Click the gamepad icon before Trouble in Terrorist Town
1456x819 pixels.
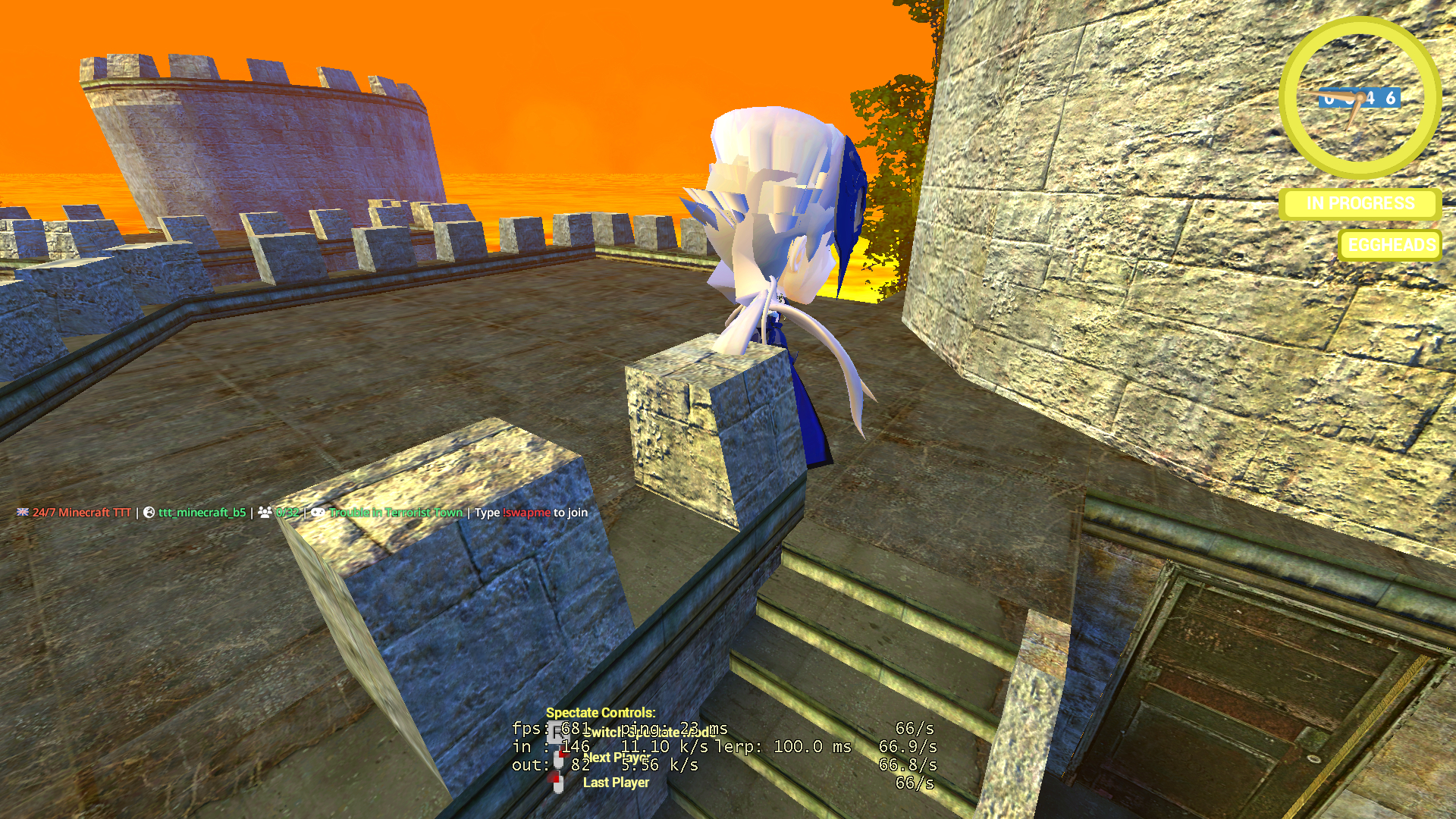coord(317,513)
